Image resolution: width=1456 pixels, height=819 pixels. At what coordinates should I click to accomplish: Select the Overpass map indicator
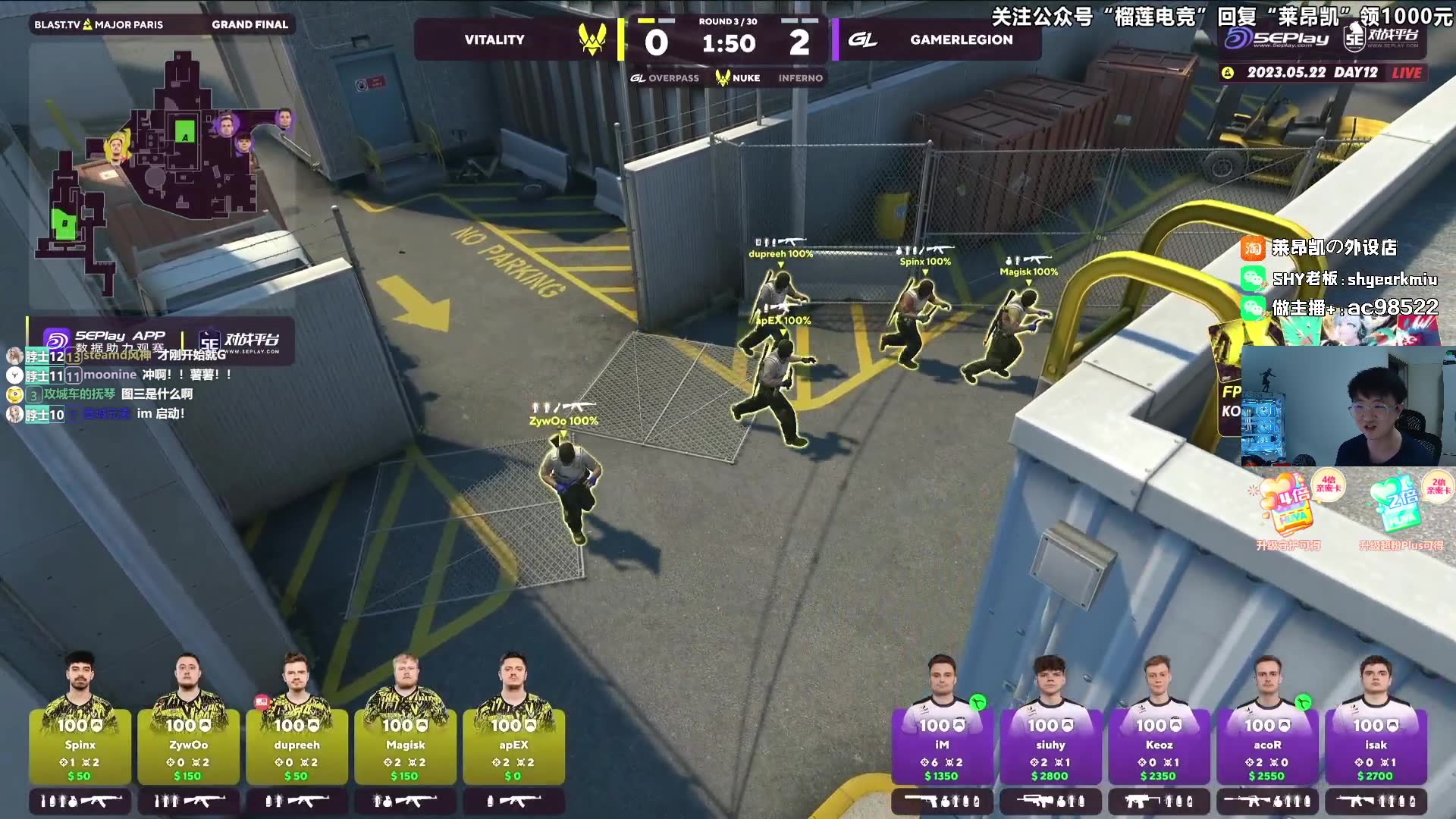tap(665, 78)
